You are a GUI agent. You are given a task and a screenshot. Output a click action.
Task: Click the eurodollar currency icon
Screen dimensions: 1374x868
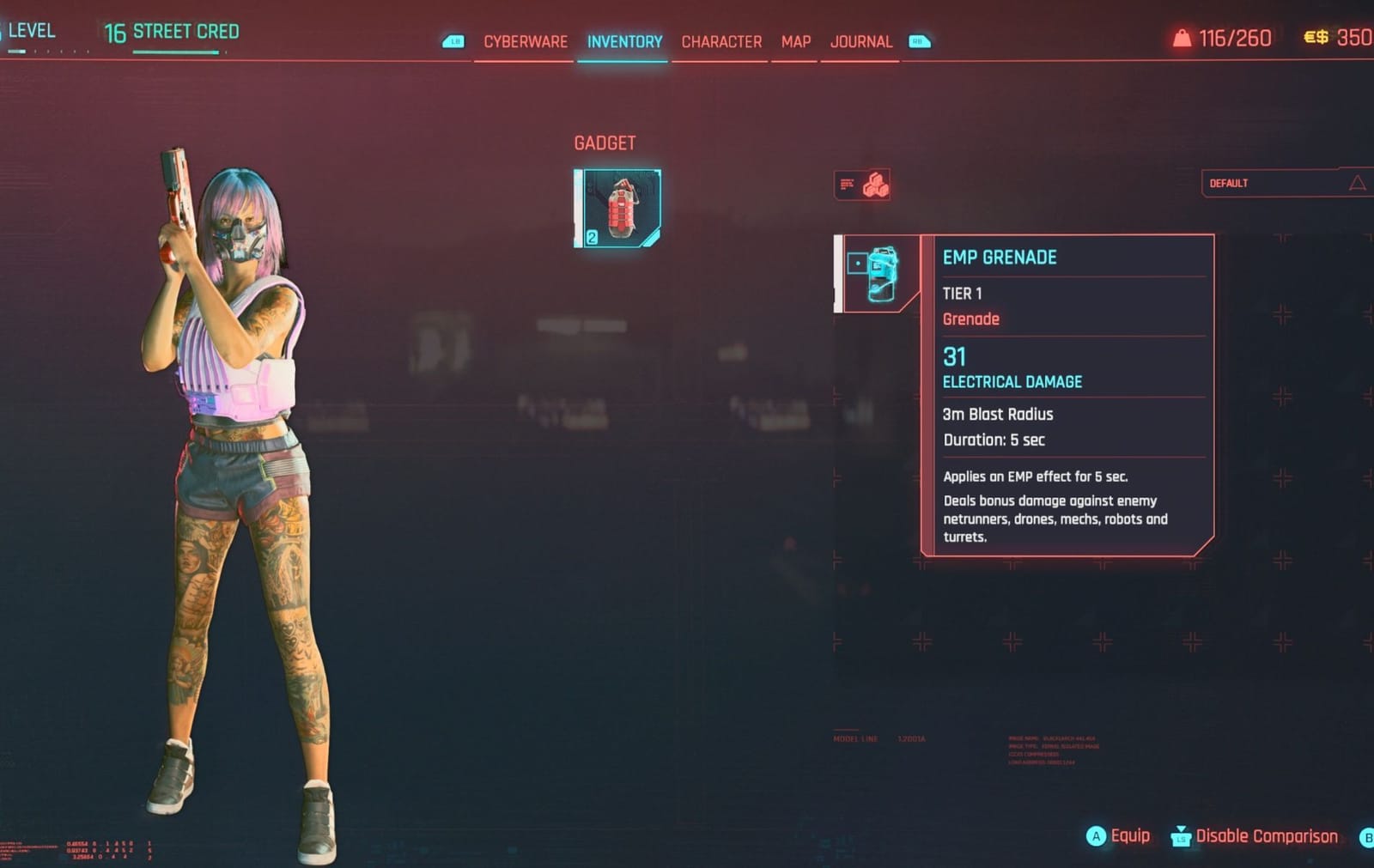tap(1315, 37)
